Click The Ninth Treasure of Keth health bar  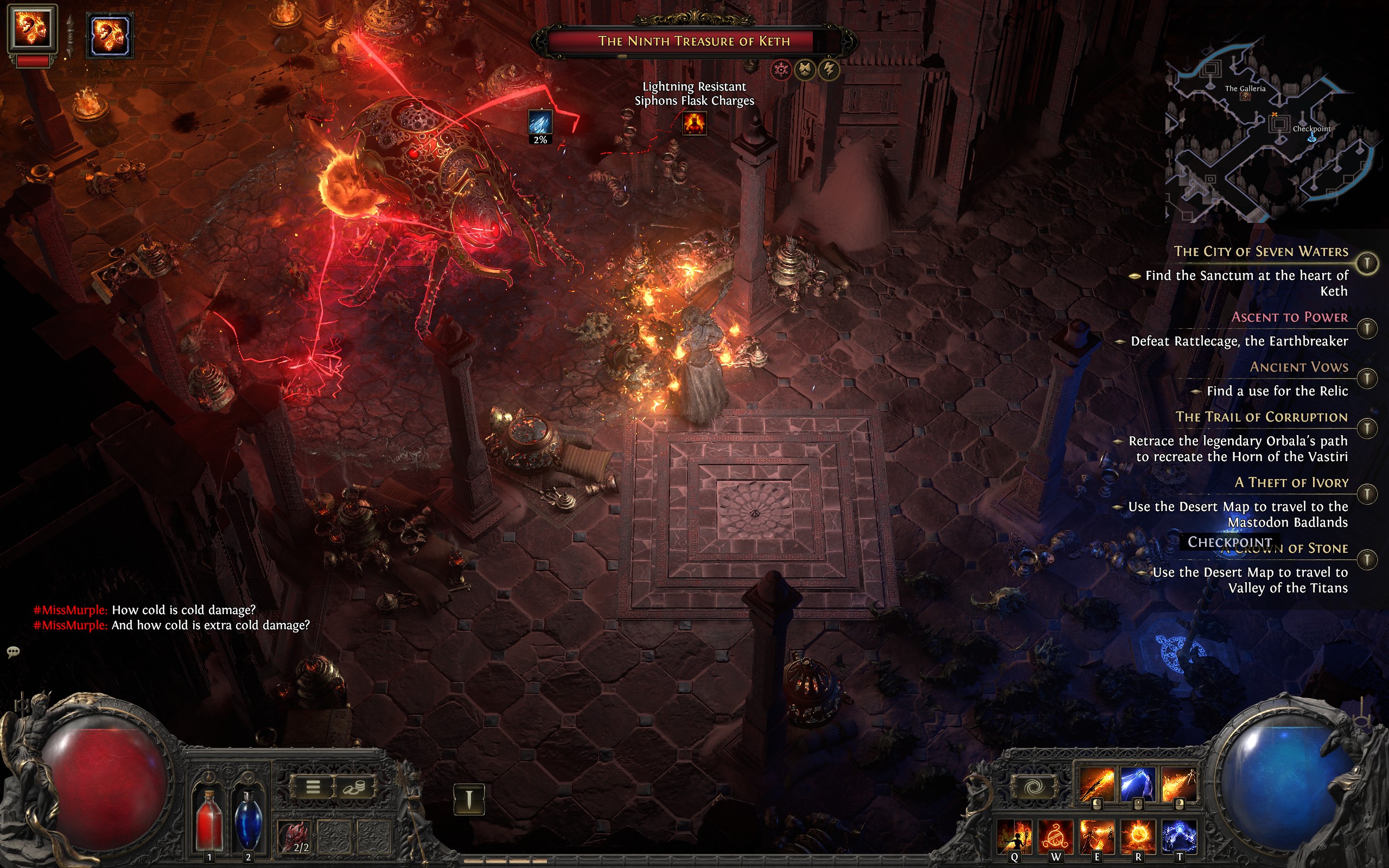click(694, 42)
